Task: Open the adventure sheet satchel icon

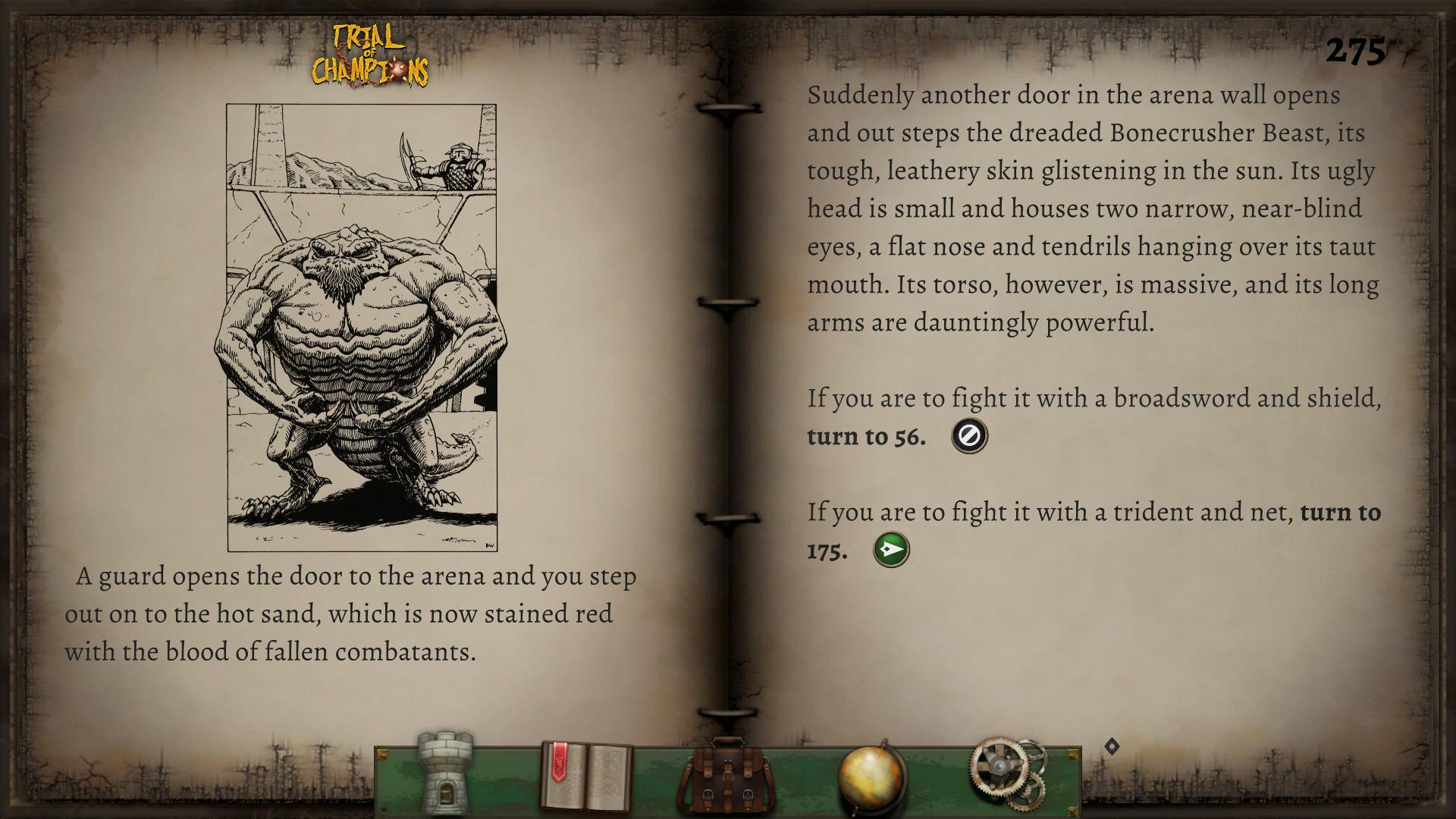Action: (x=726, y=770)
